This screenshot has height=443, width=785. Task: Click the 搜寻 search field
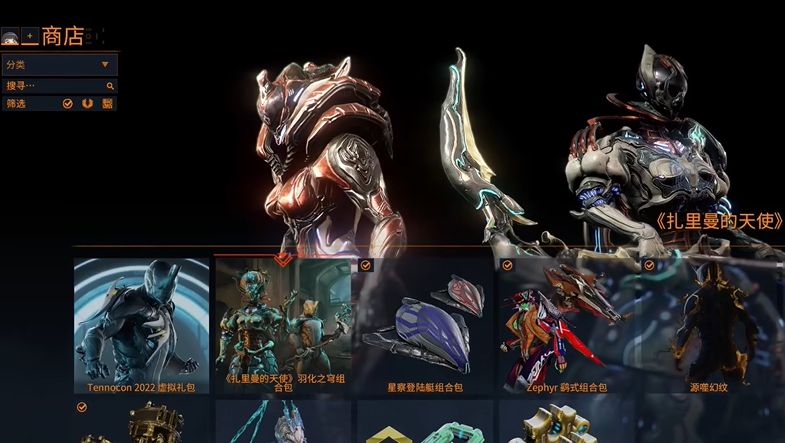55,86
